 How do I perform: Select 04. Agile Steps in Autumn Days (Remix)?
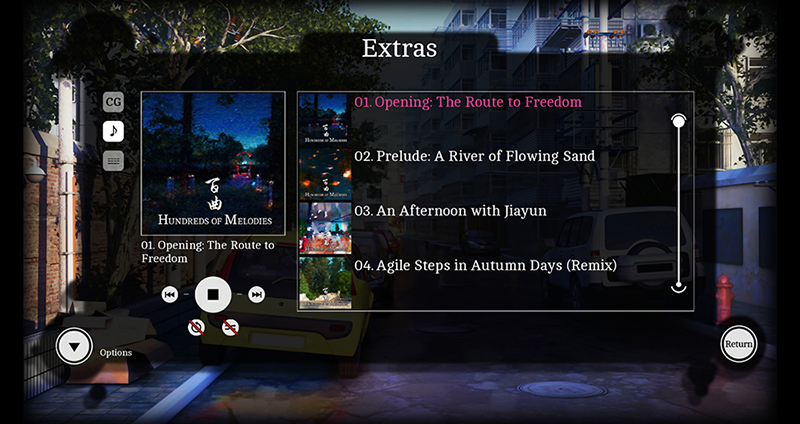tap(484, 266)
